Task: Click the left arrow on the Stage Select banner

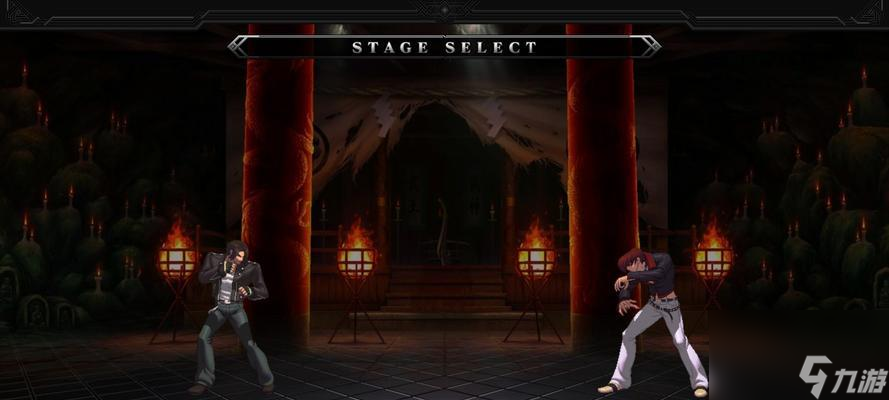Action: tap(239, 46)
